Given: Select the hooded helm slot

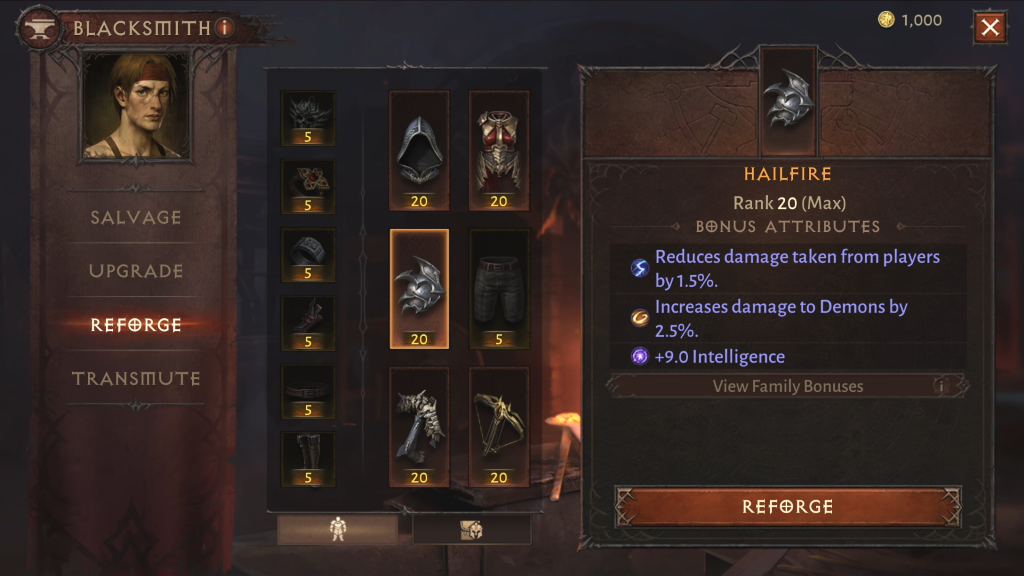Looking at the screenshot, I should (419, 151).
